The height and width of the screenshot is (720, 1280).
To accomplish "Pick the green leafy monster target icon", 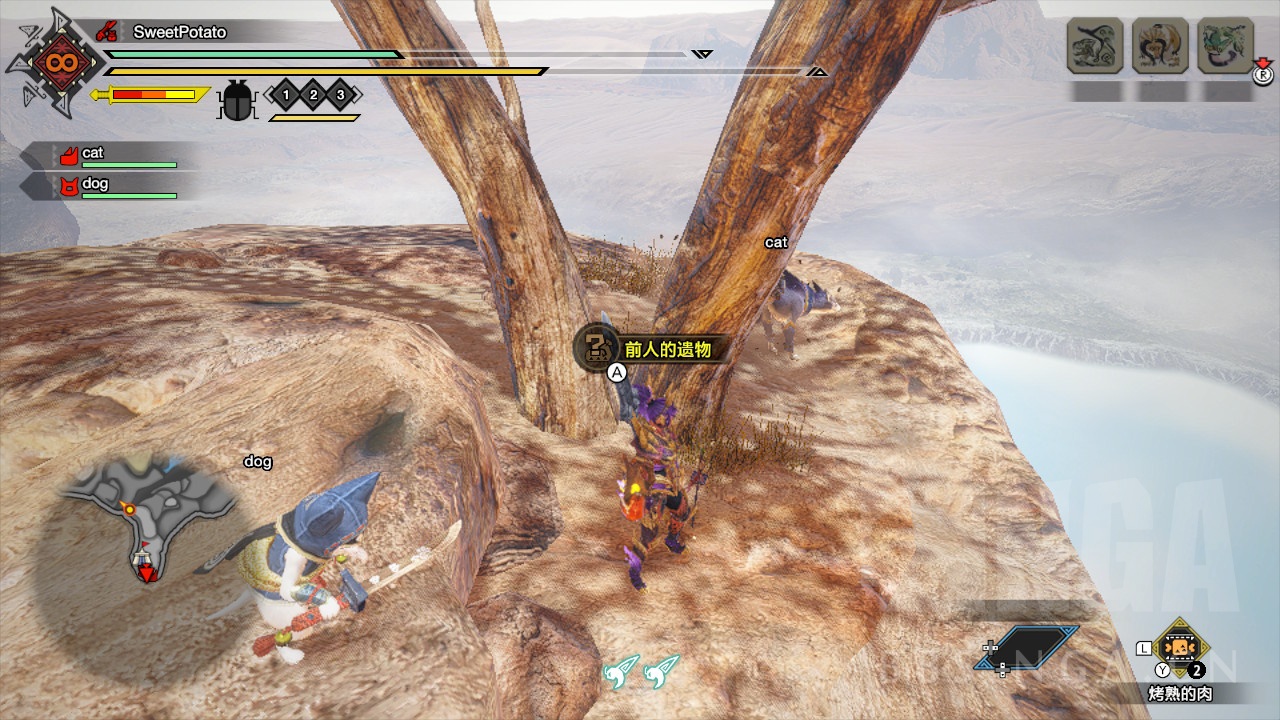I will [1225, 46].
